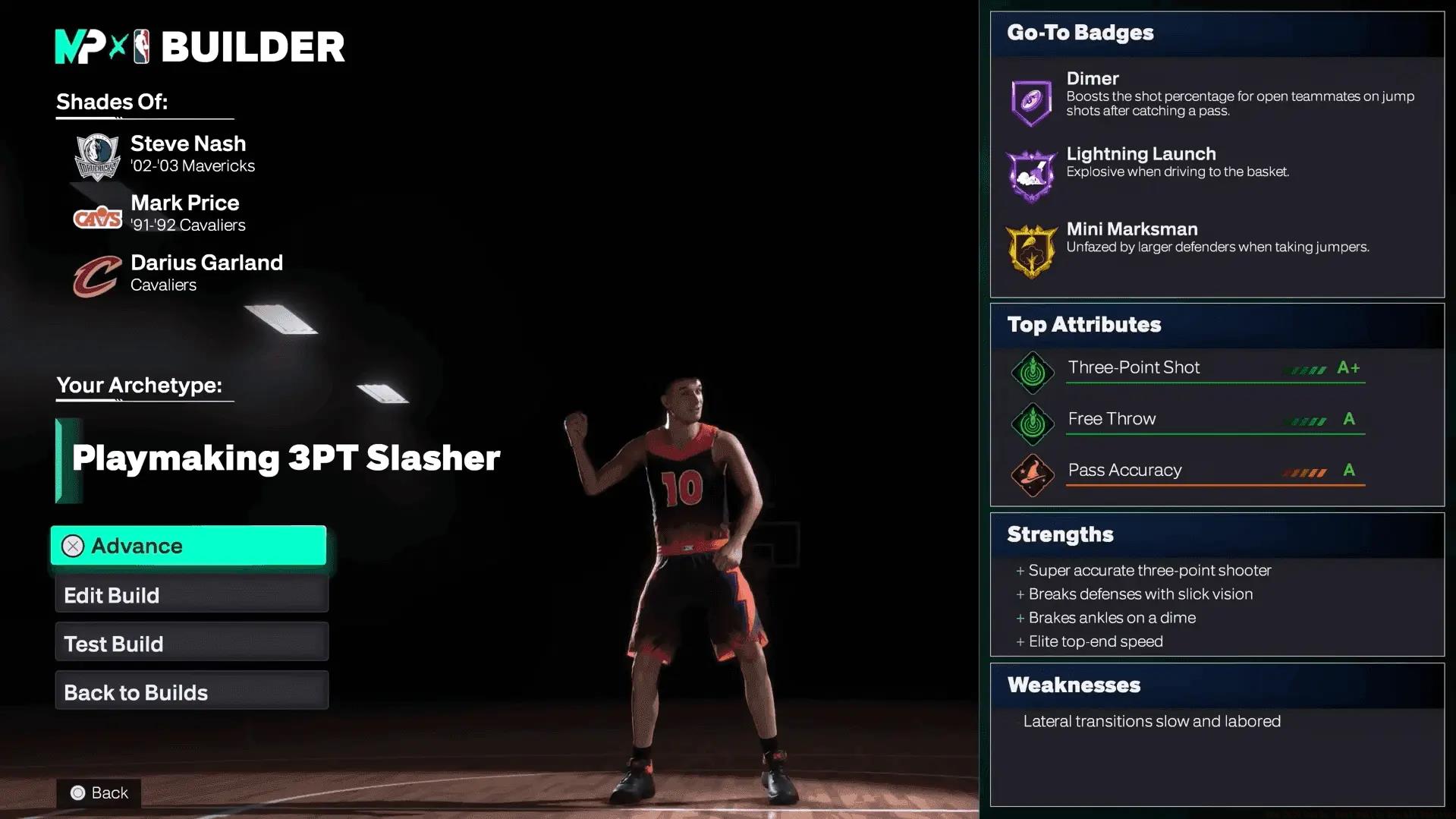The height and width of the screenshot is (819, 1456).
Task: Select the Advance menu option
Action: tap(188, 546)
